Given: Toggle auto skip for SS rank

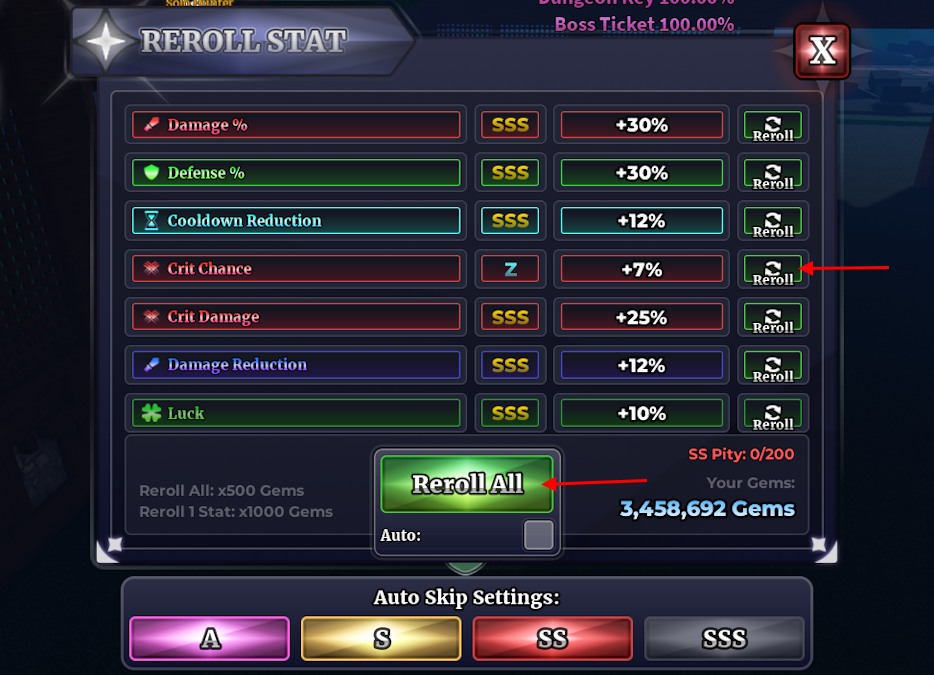Looking at the screenshot, I should pos(552,638).
